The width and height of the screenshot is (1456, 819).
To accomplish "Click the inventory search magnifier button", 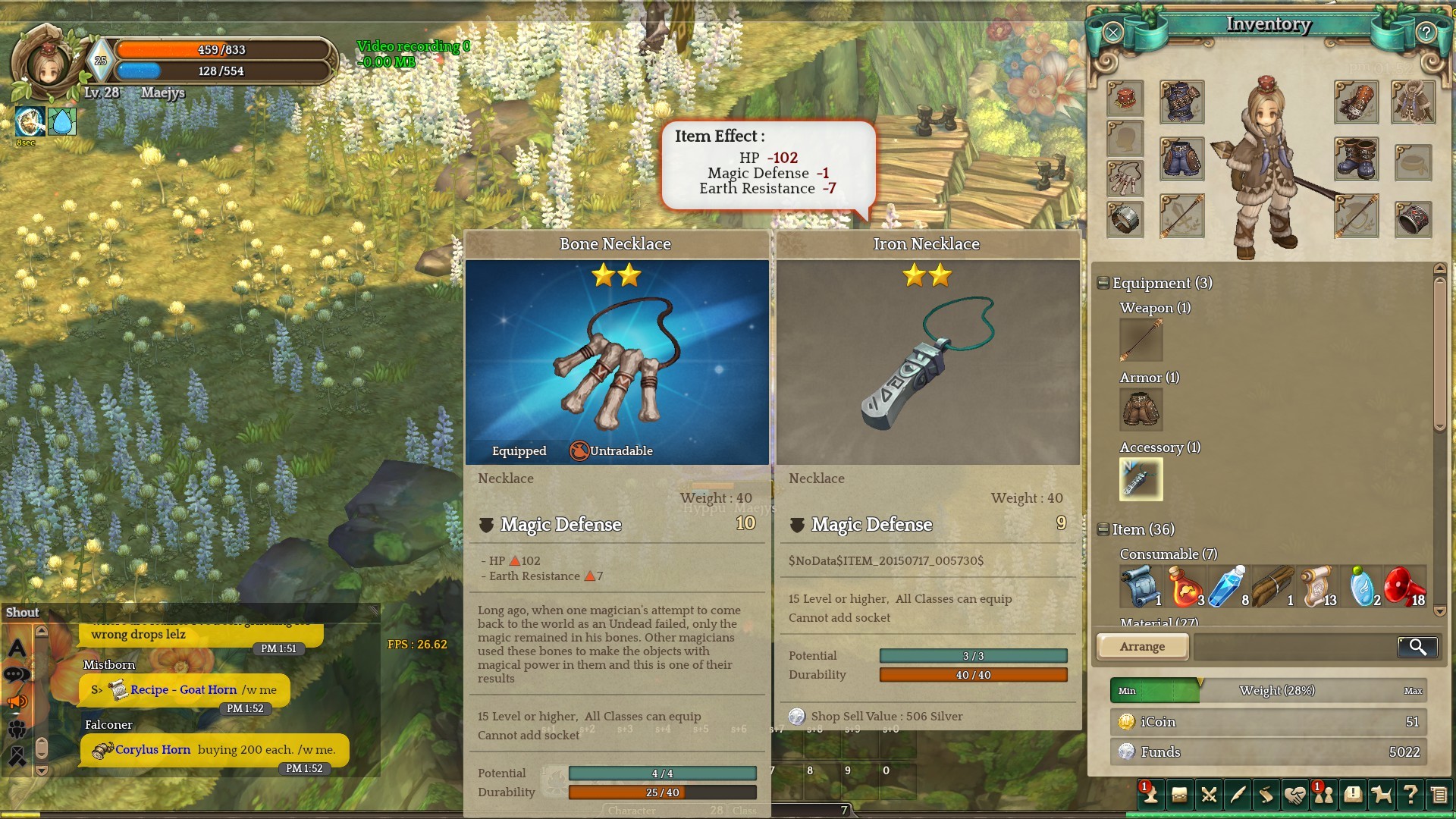I will [x=1417, y=647].
